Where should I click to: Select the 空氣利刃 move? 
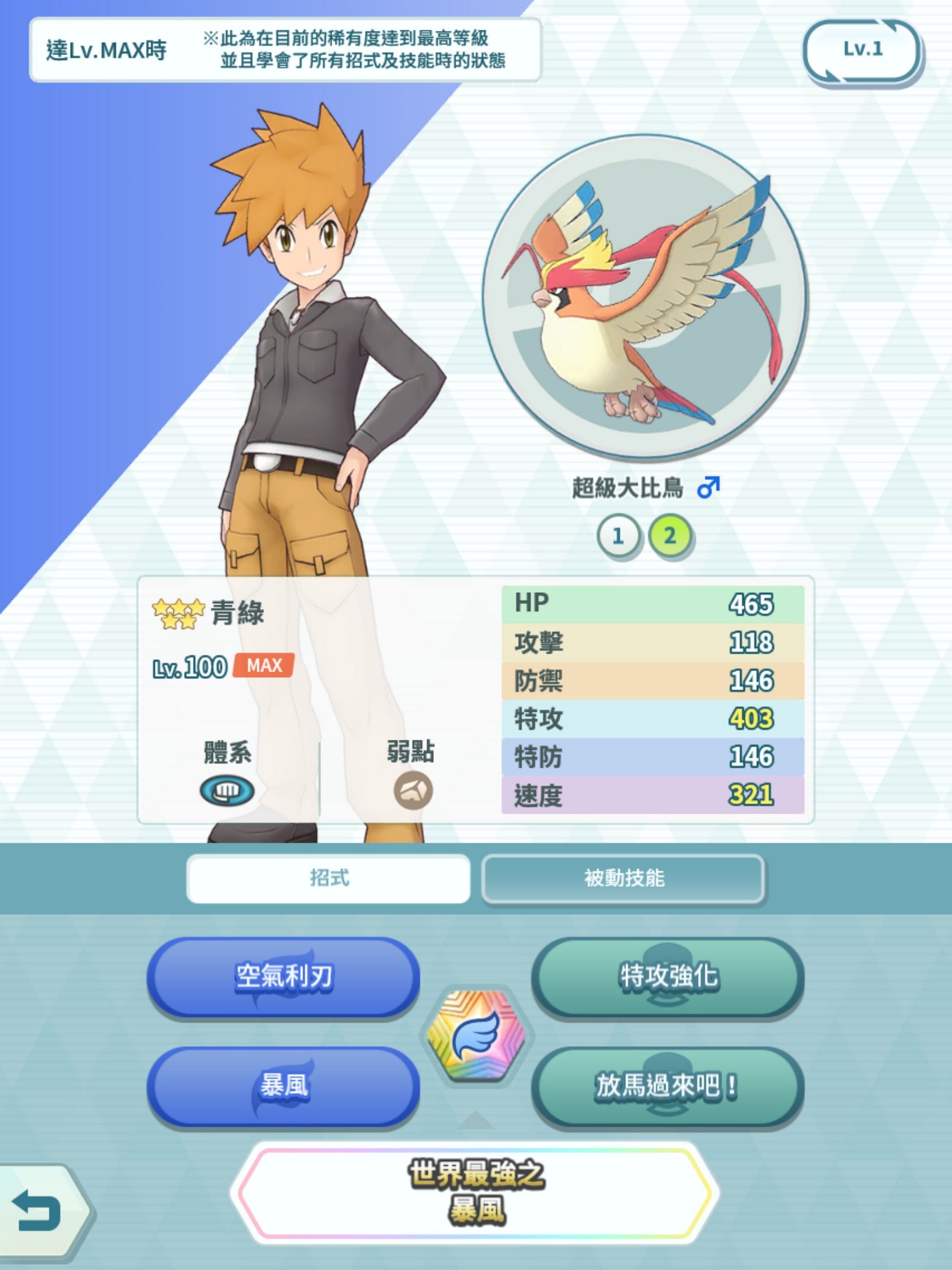(x=284, y=977)
